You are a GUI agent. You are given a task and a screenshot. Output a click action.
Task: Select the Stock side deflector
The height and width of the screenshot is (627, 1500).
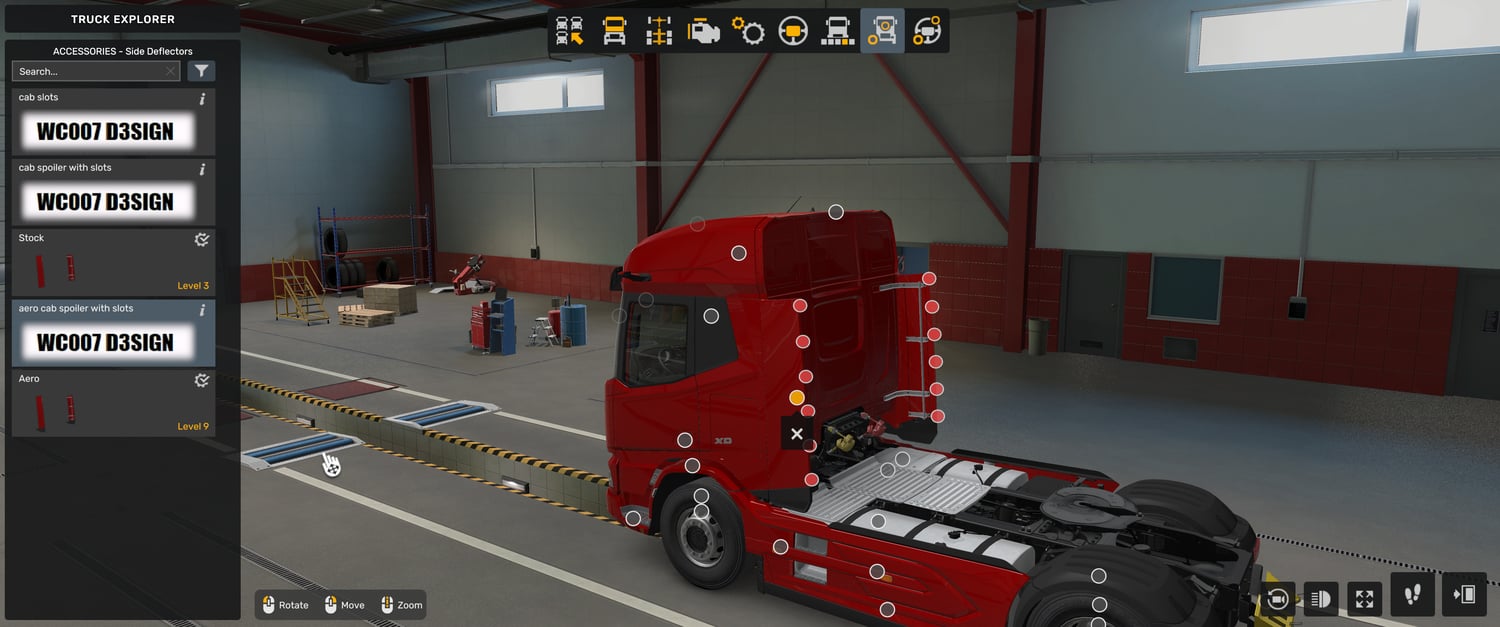point(112,262)
